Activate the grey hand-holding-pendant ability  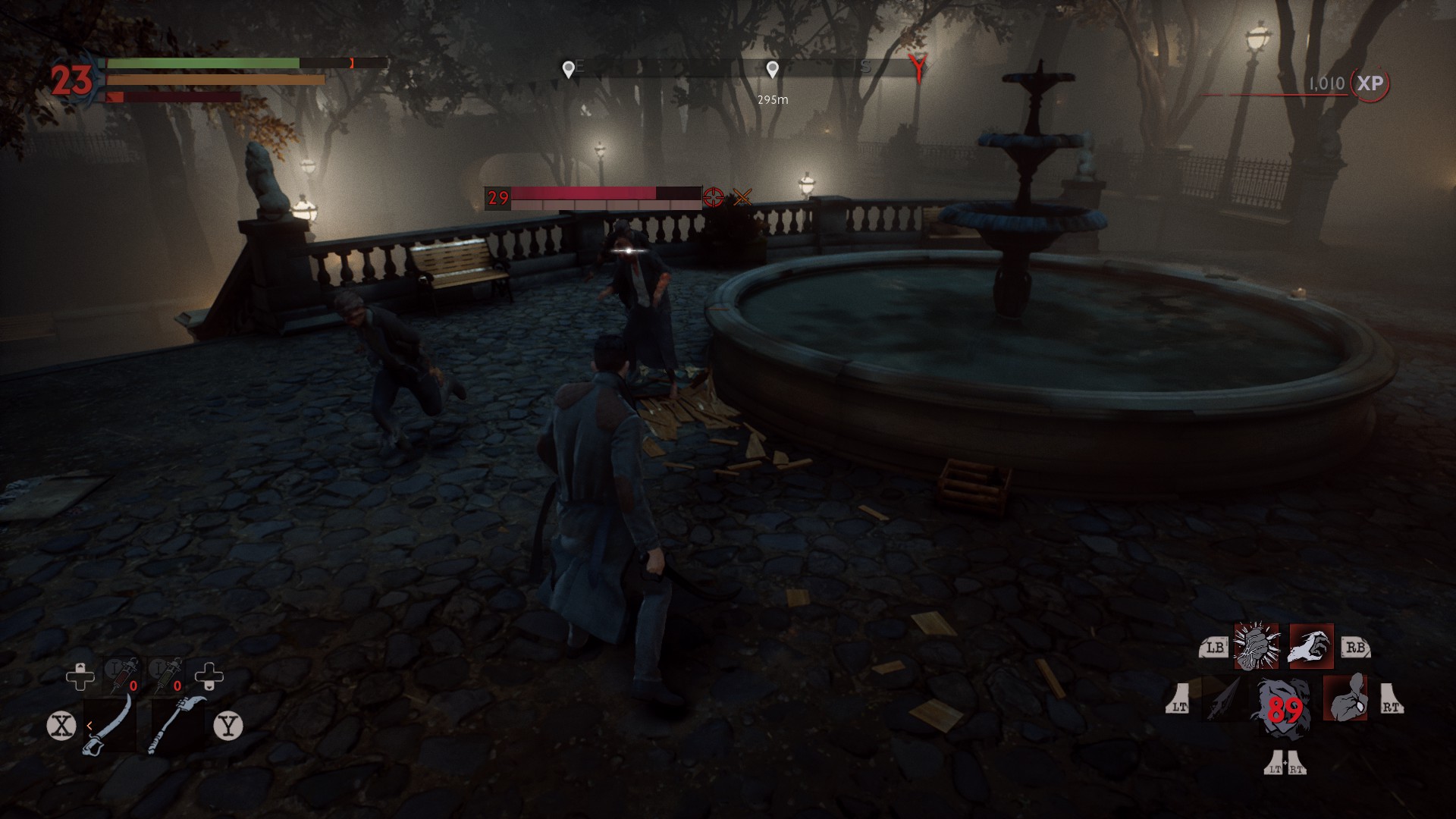1345,698
